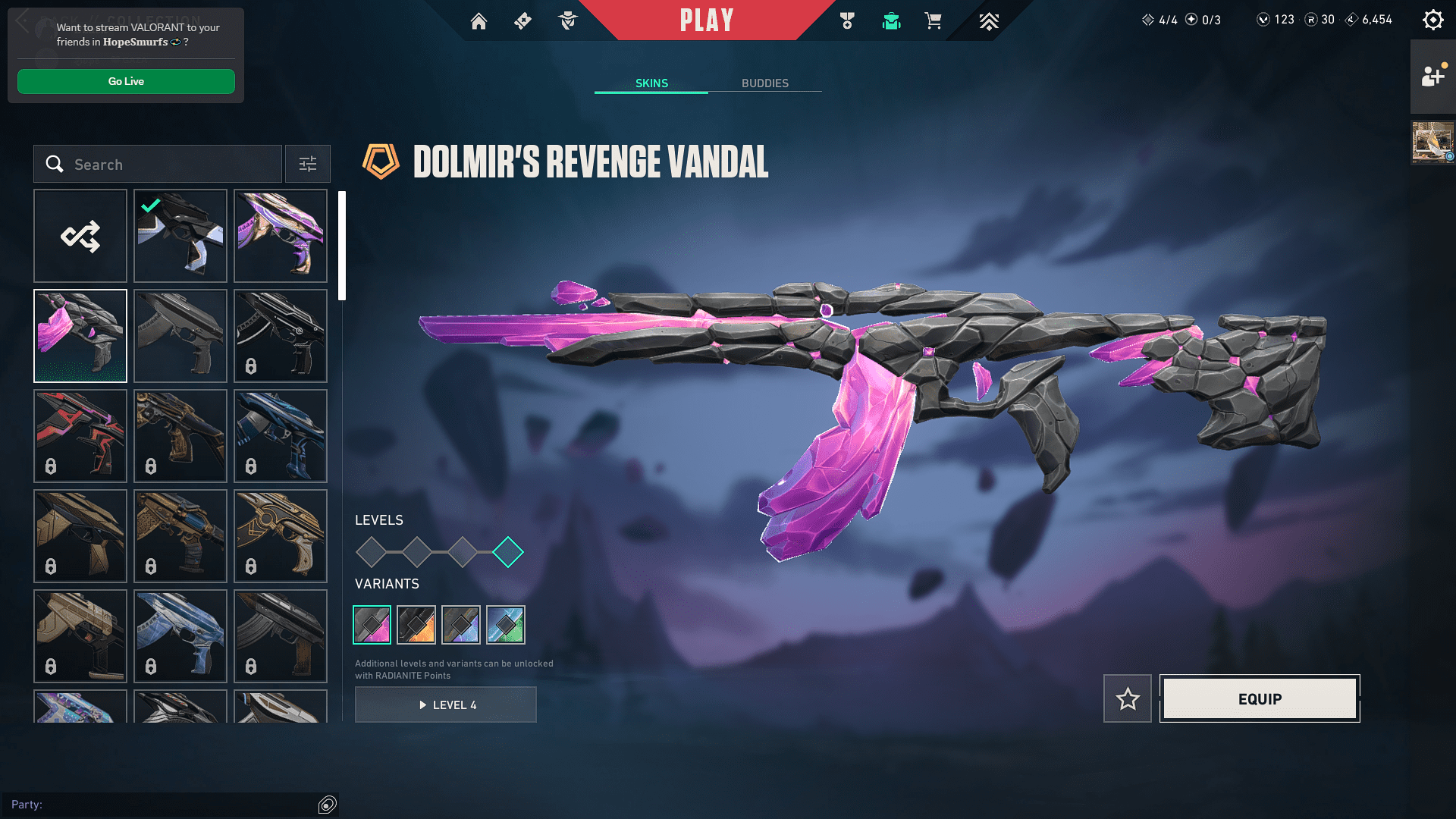The image size is (1456, 819).
Task: Click the PLAY button
Action: (706, 20)
